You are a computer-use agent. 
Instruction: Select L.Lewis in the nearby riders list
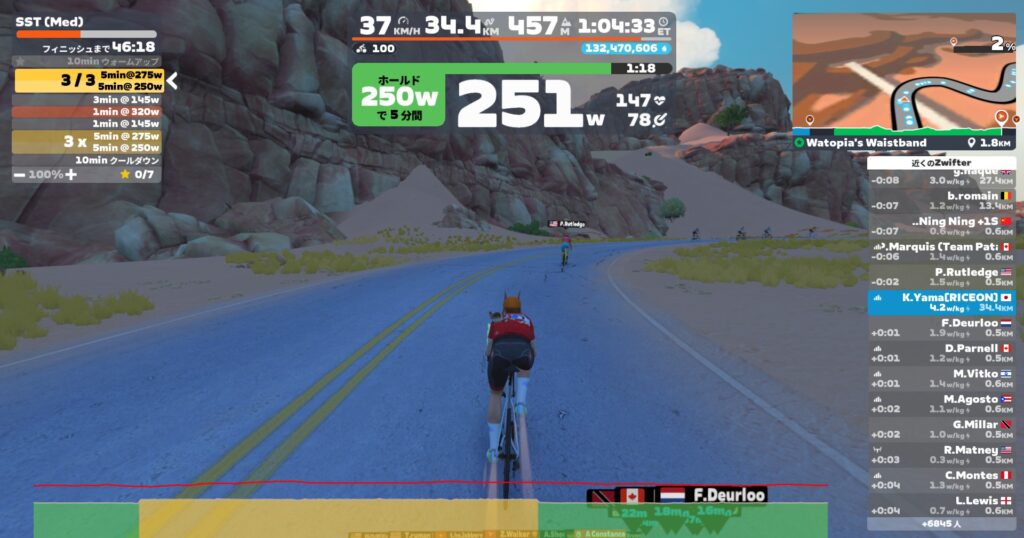pyautogui.click(x=941, y=505)
